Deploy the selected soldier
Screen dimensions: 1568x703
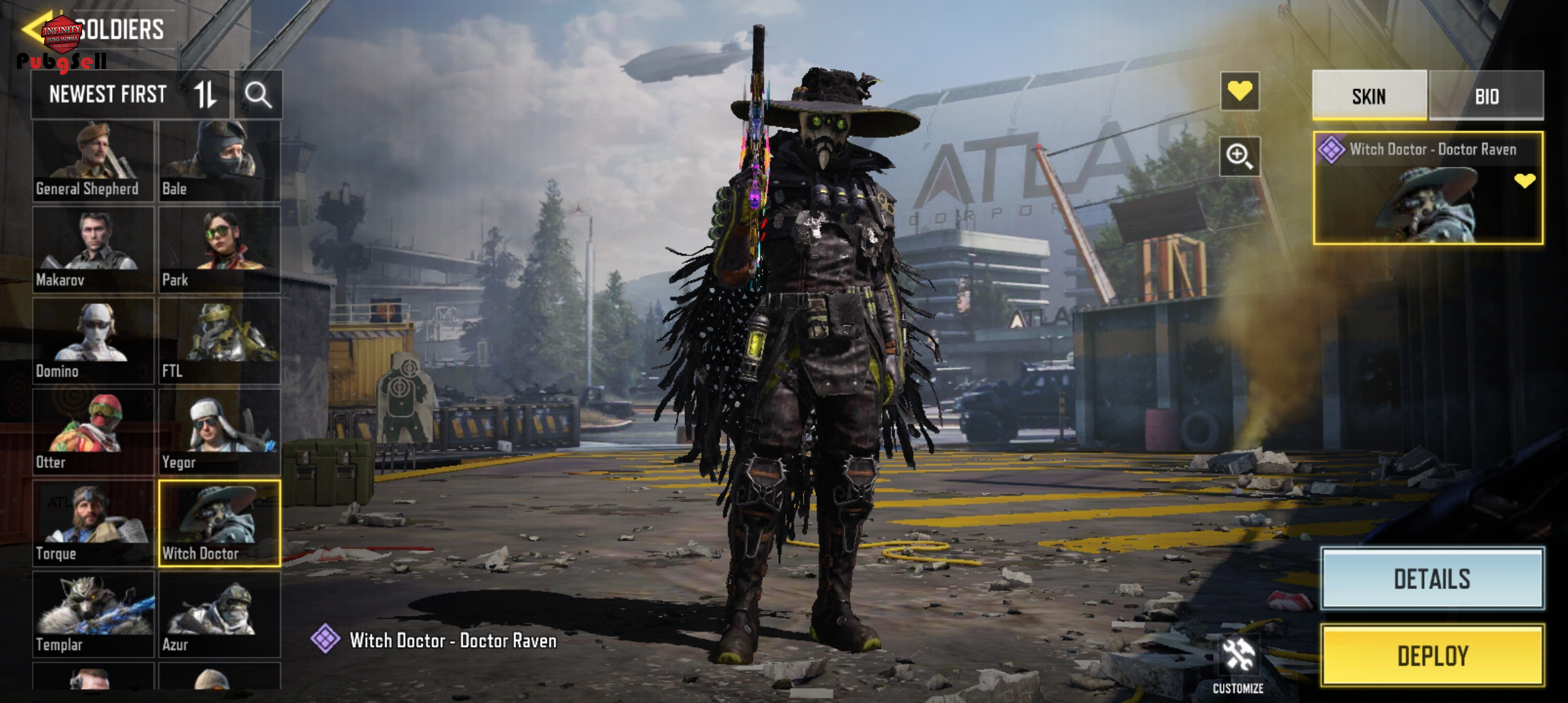click(x=1432, y=655)
